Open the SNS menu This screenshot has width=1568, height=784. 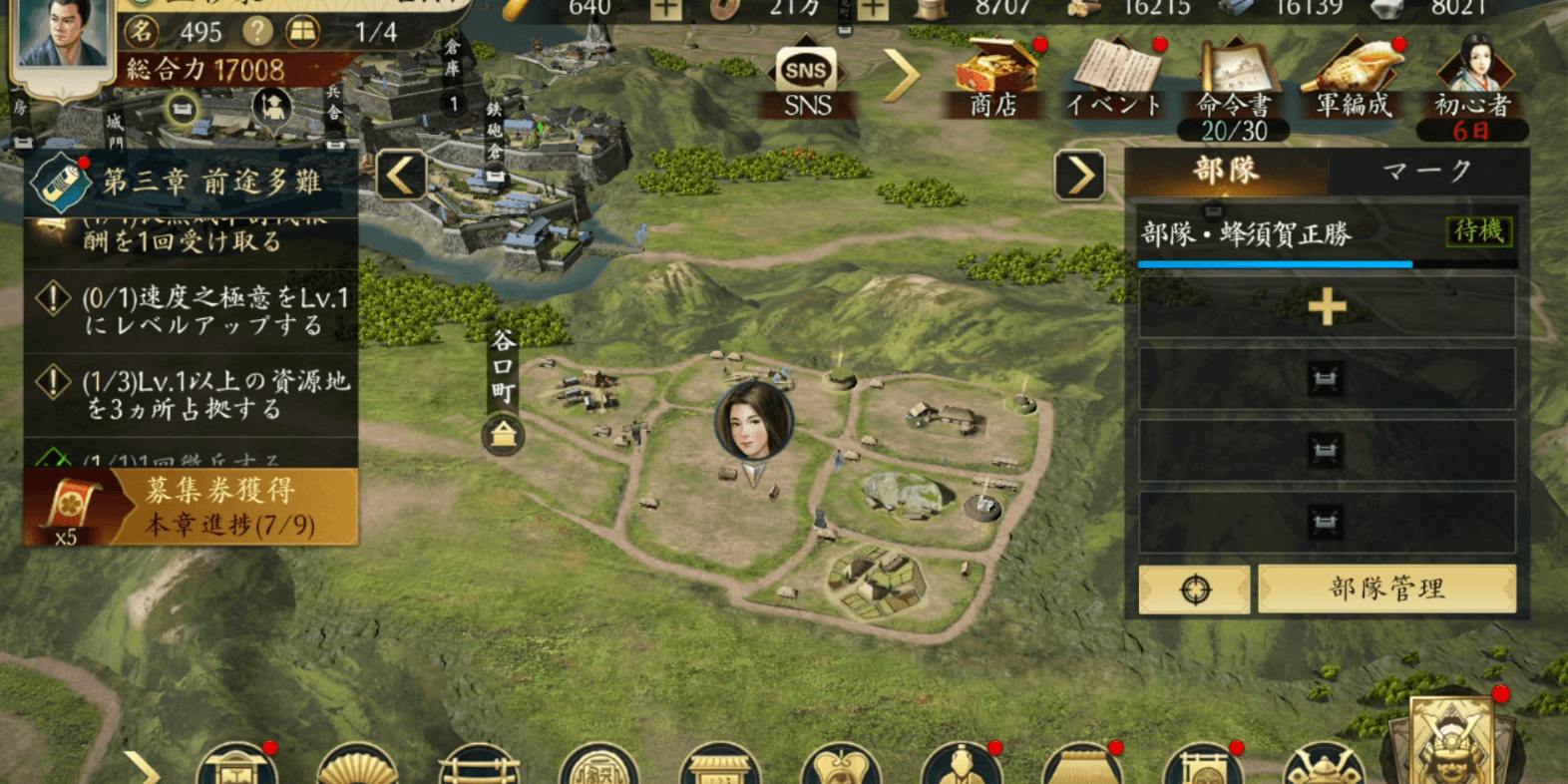pos(806,82)
